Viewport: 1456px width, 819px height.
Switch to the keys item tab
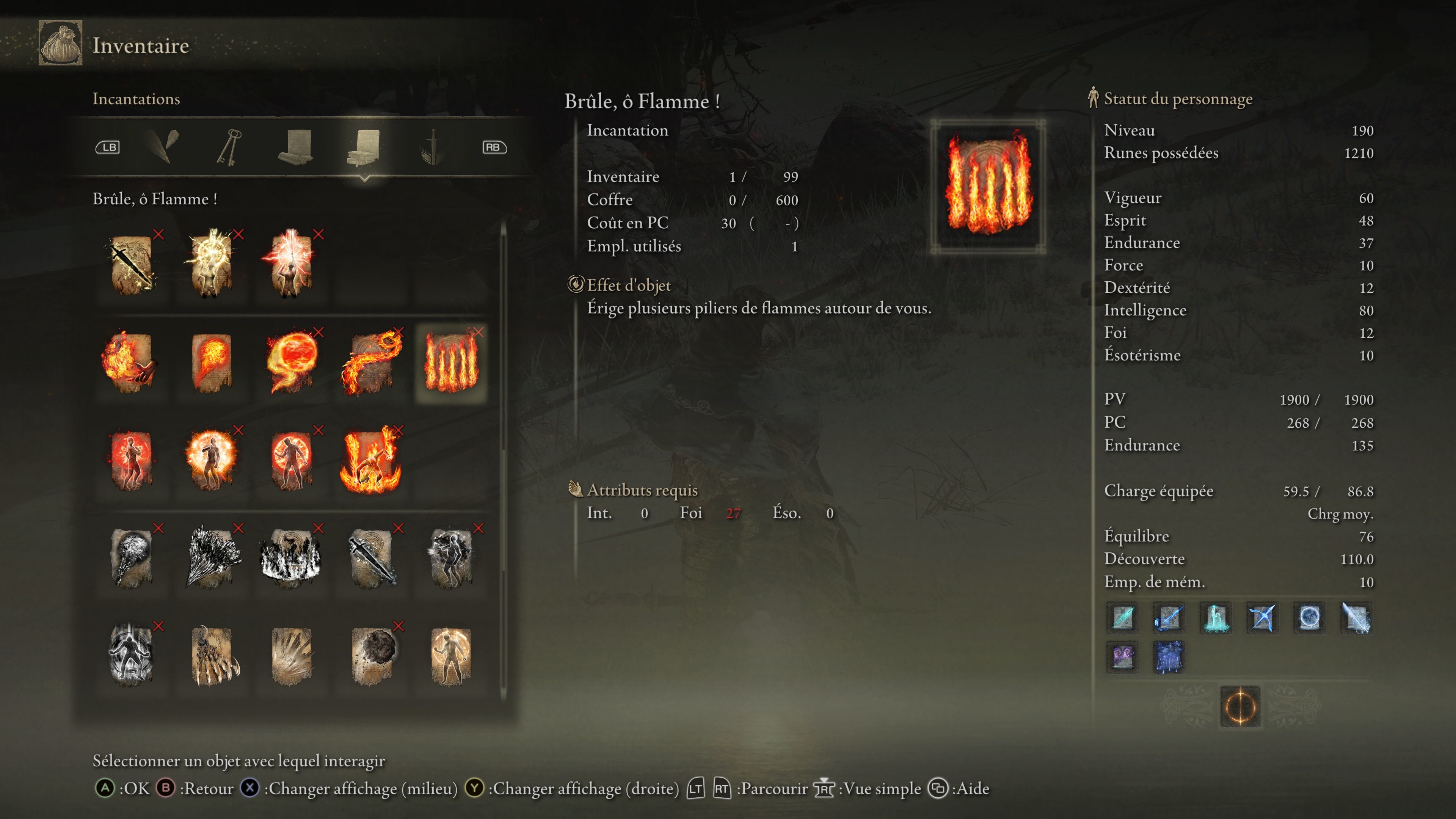point(229,147)
